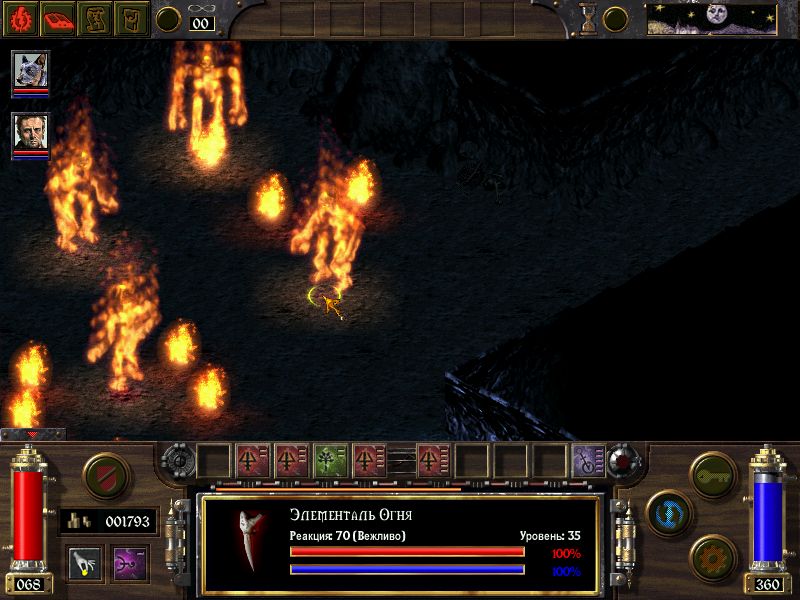Image resolution: width=800 pixels, height=600 pixels.
Task: Click the hourglass at the top
Action: [589, 19]
